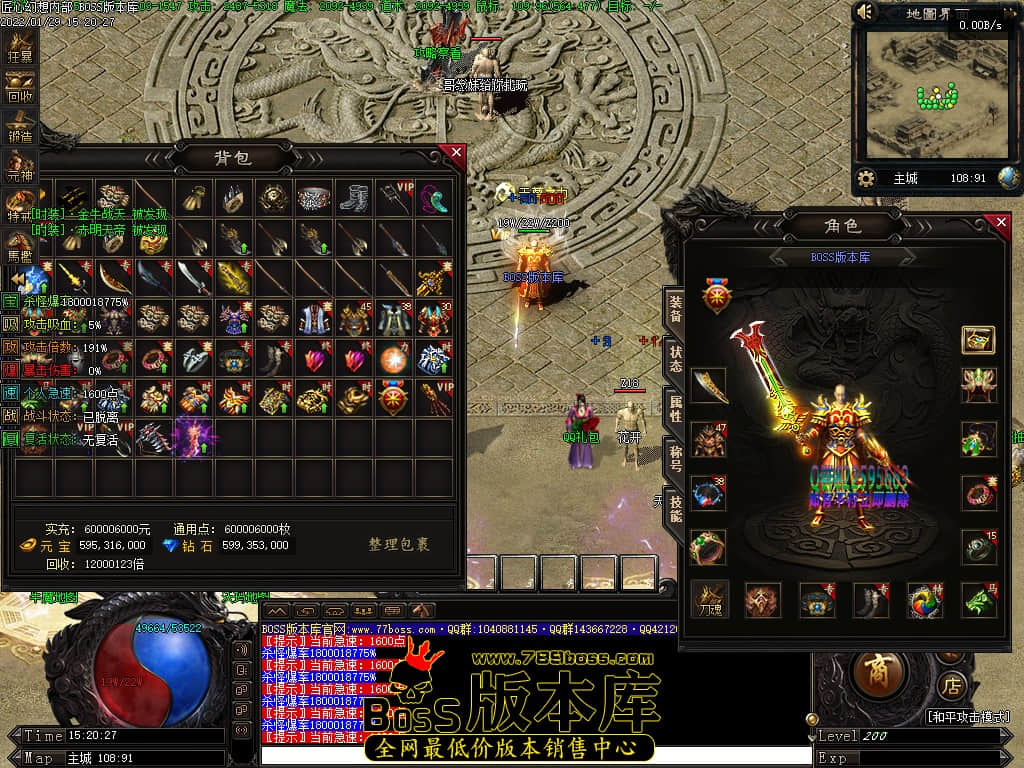
Task: Open the treasure chest icon in character panel
Action: pyautogui.click(x=979, y=340)
